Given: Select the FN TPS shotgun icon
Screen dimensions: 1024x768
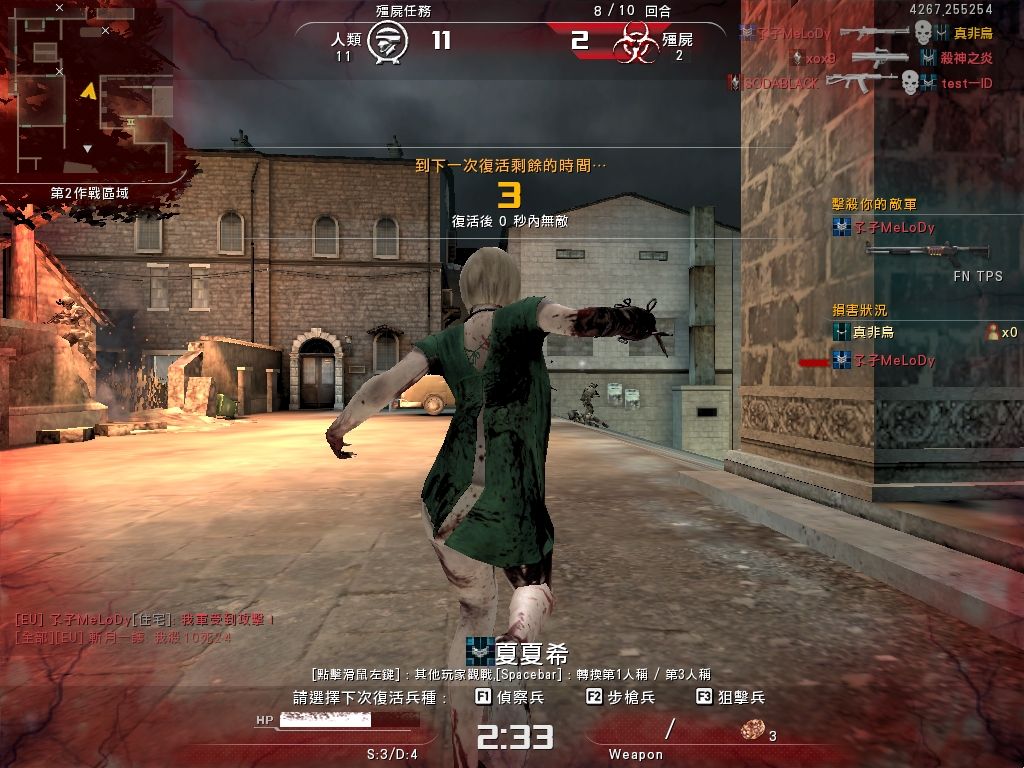Looking at the screenshot, I should point(926,251).
